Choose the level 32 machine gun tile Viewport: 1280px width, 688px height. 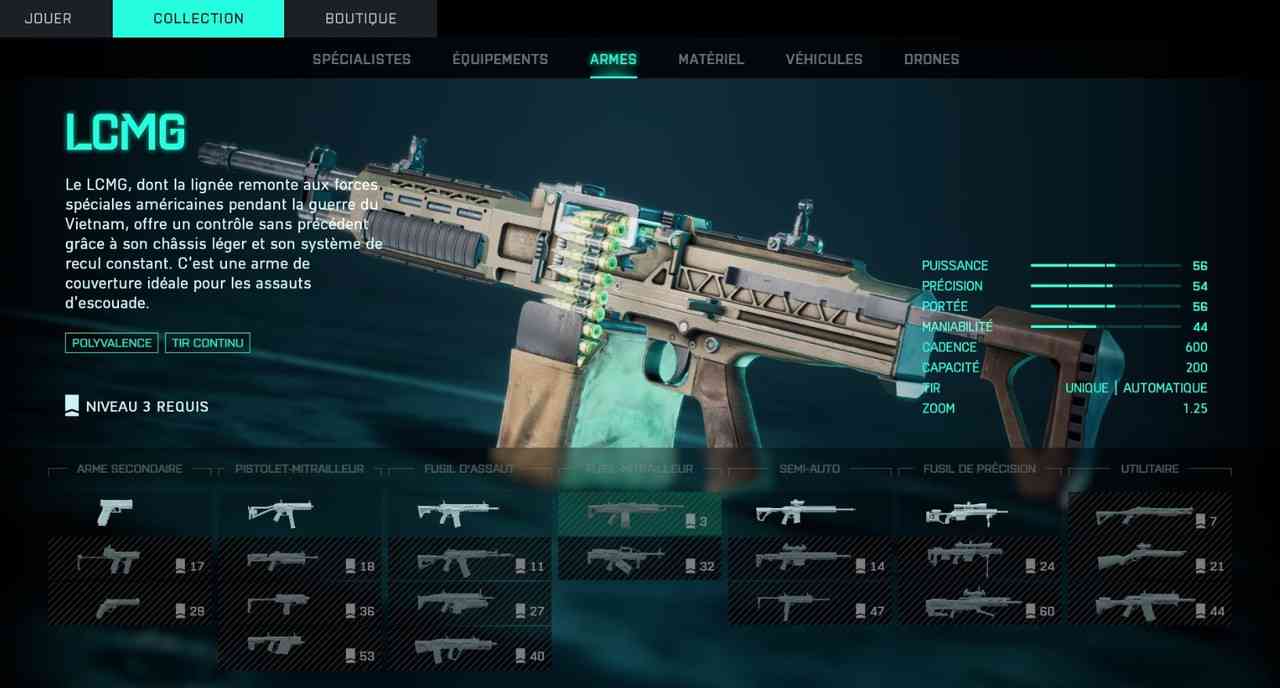[x=639, y=560]
